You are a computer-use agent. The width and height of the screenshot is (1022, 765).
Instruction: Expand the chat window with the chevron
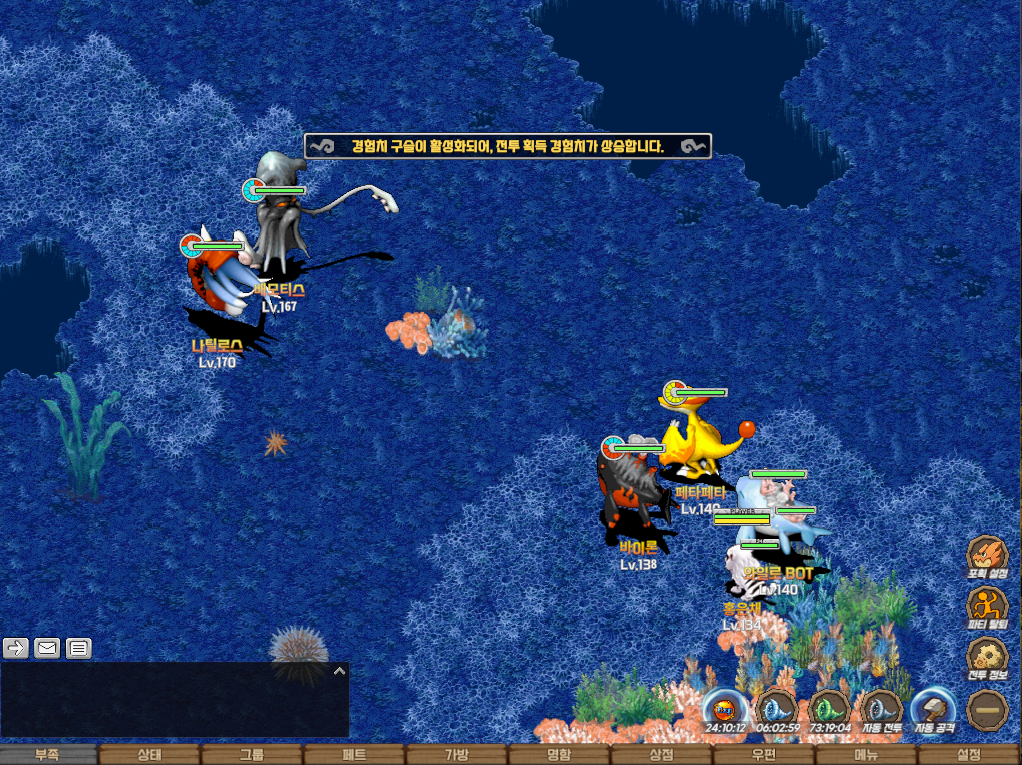[339, 671]
